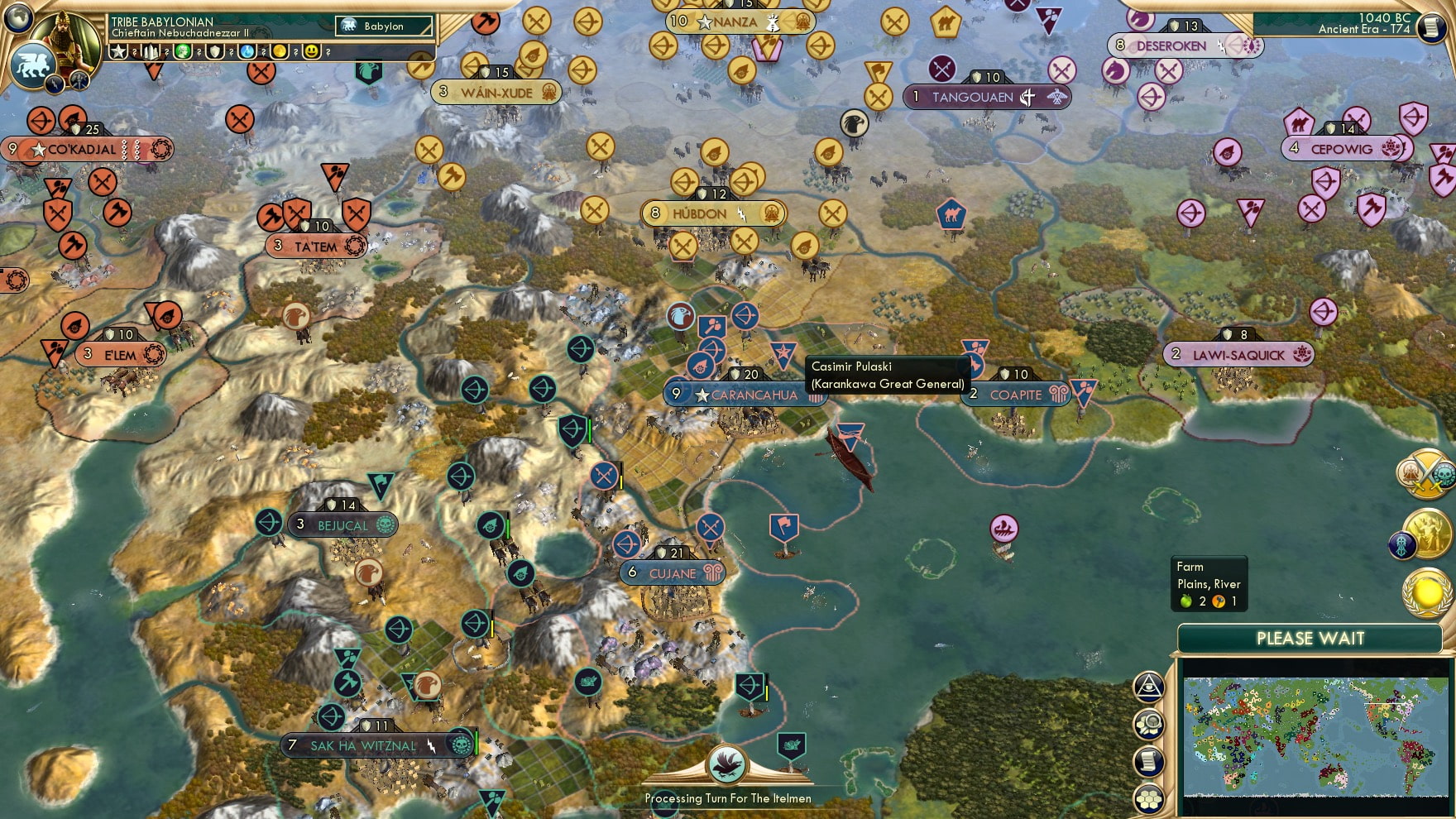The image size is (1456, 819).
Task: Click the golden policy progress orb
Action: [1427, 594]
